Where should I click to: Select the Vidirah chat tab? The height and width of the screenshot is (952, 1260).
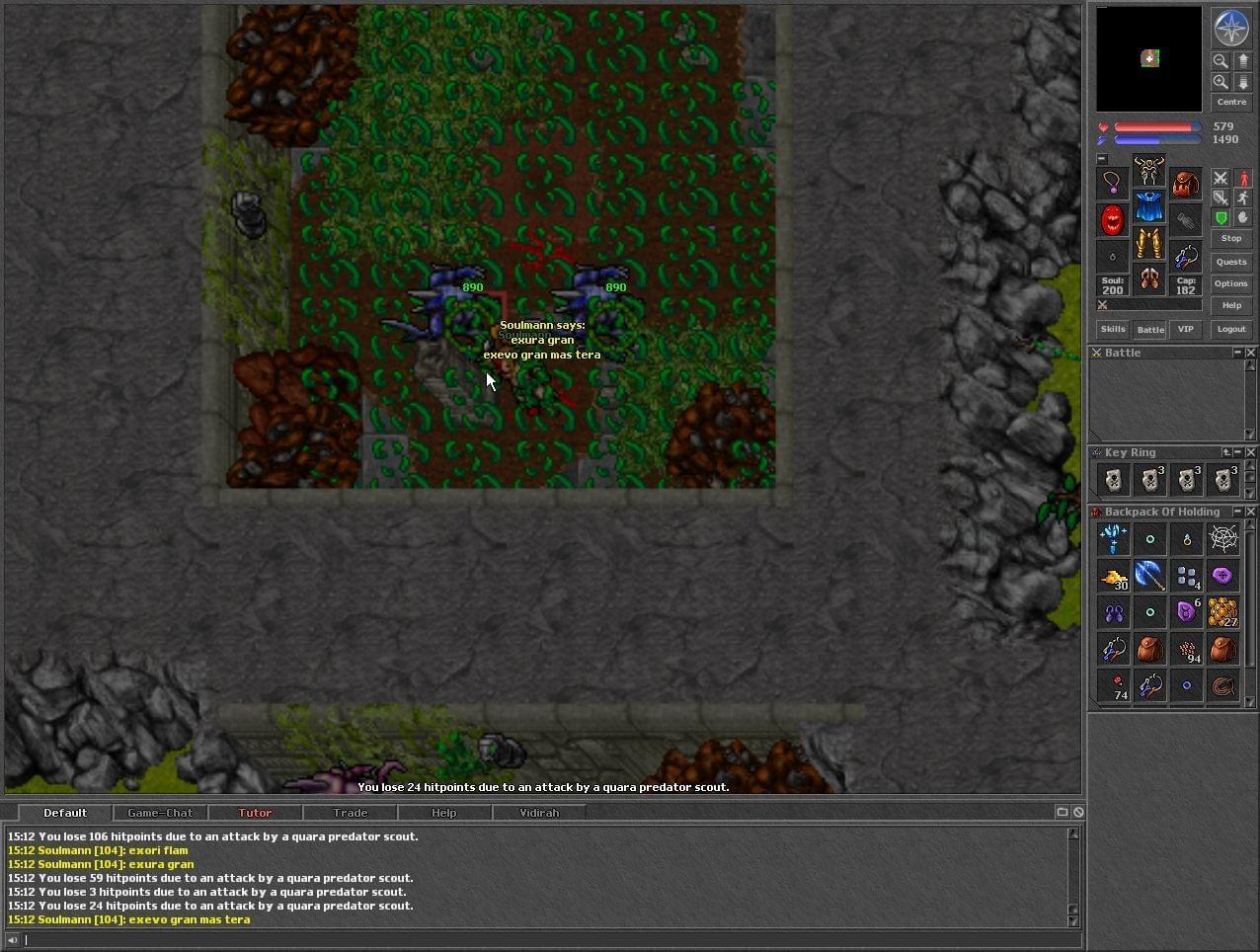coord(539,813)
